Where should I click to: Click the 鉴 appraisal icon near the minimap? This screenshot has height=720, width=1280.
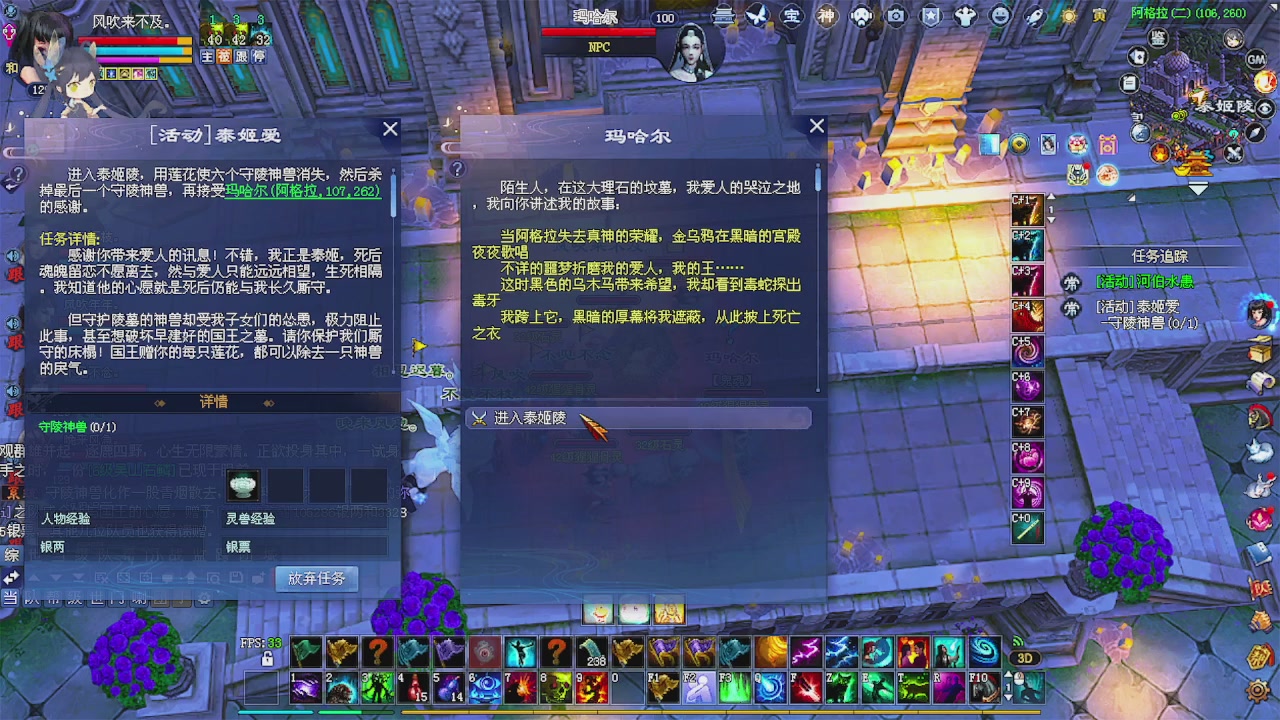pos(1158,38)
